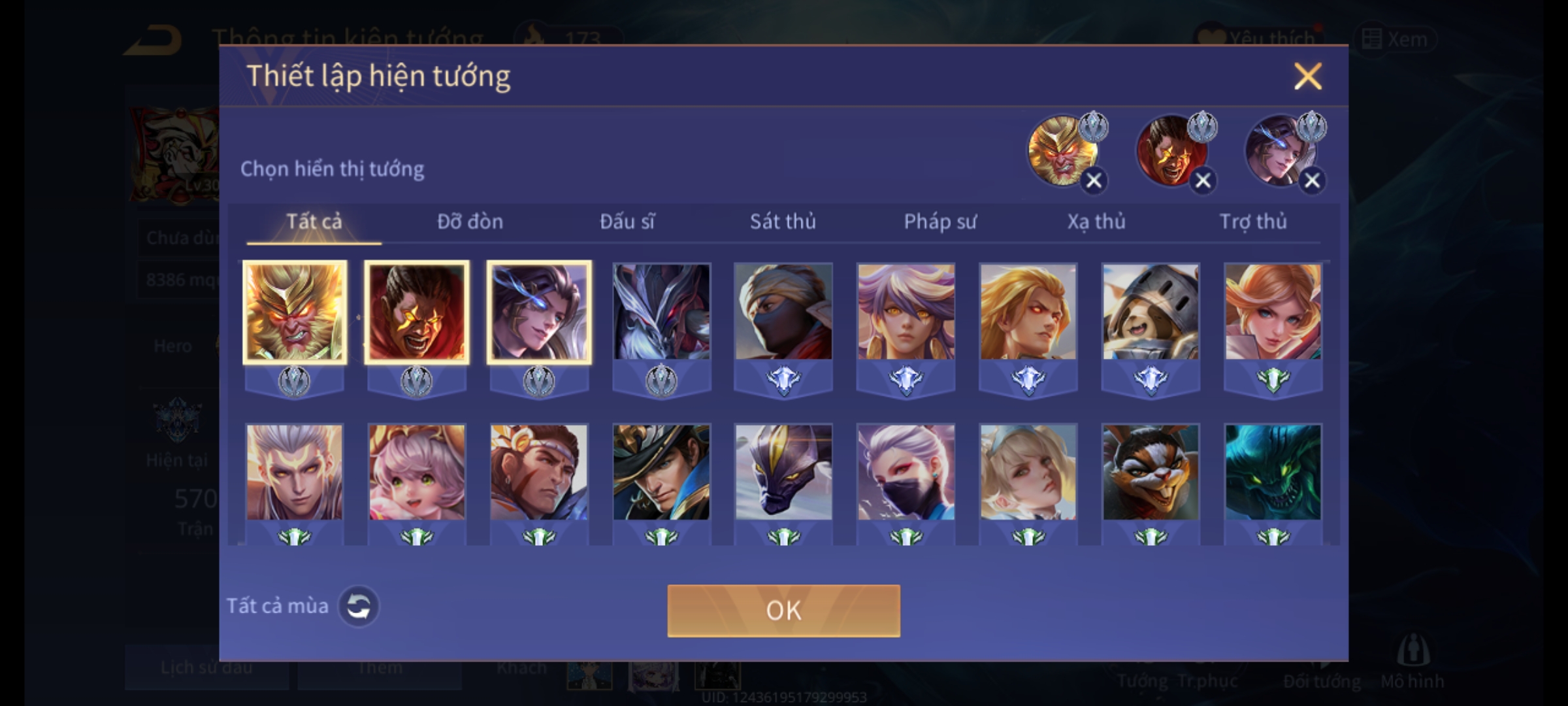Close the hero display settings dialog
1568x706 pixels.
[x=1307, y=76]
